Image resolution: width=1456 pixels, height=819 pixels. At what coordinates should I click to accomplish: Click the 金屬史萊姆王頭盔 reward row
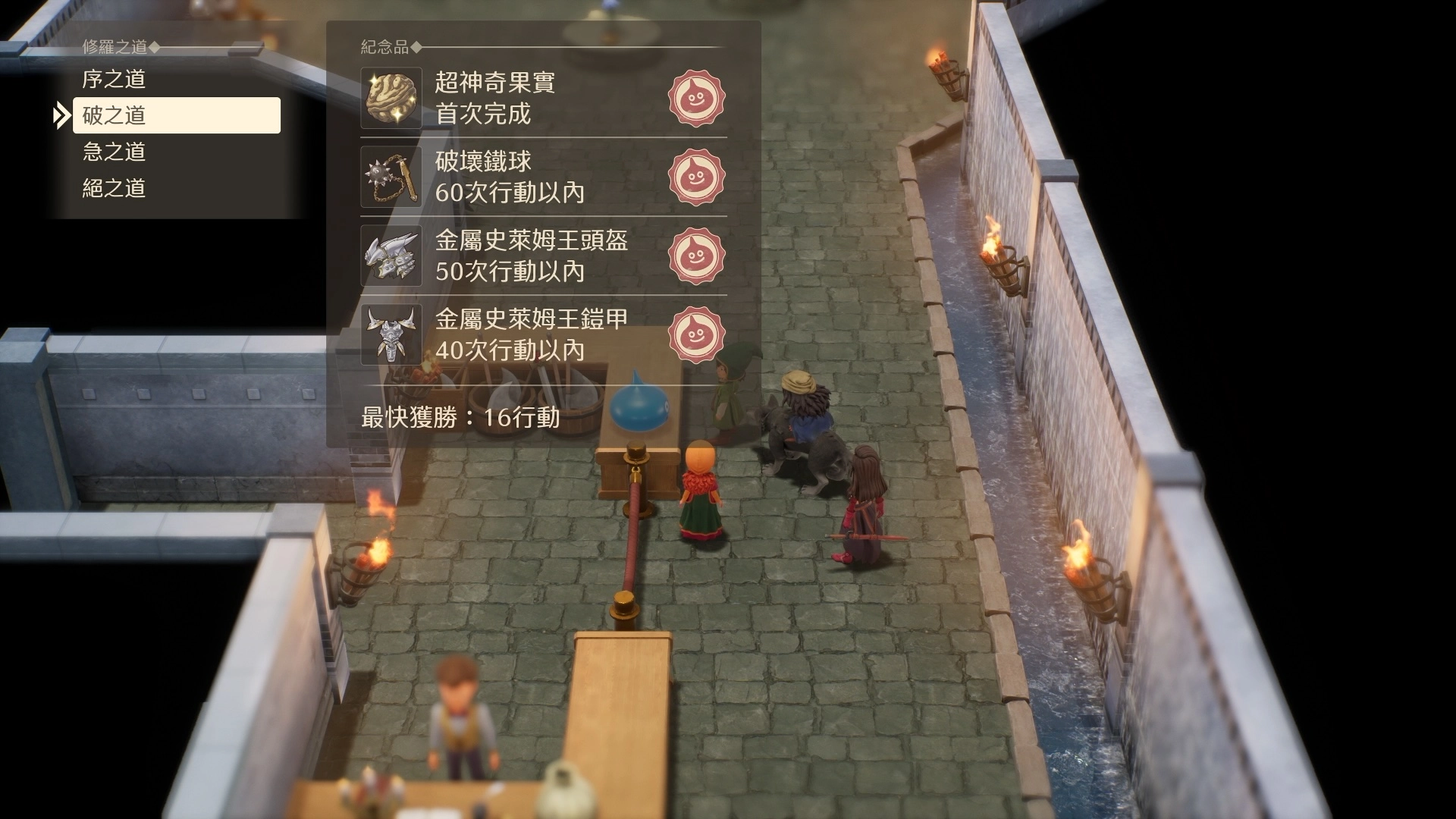(x=543, y=256)
